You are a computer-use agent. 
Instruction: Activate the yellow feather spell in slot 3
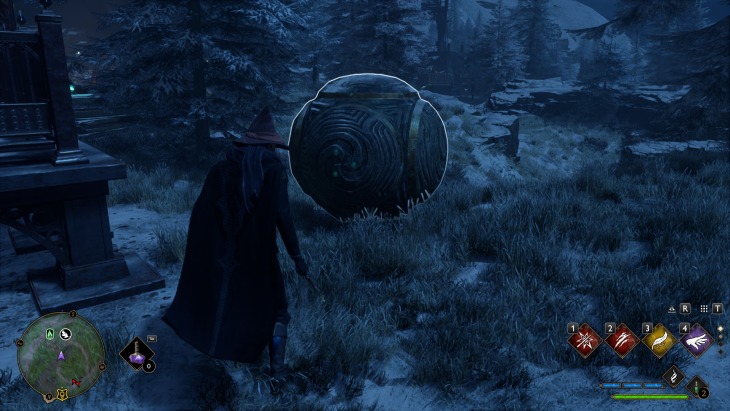658,340
